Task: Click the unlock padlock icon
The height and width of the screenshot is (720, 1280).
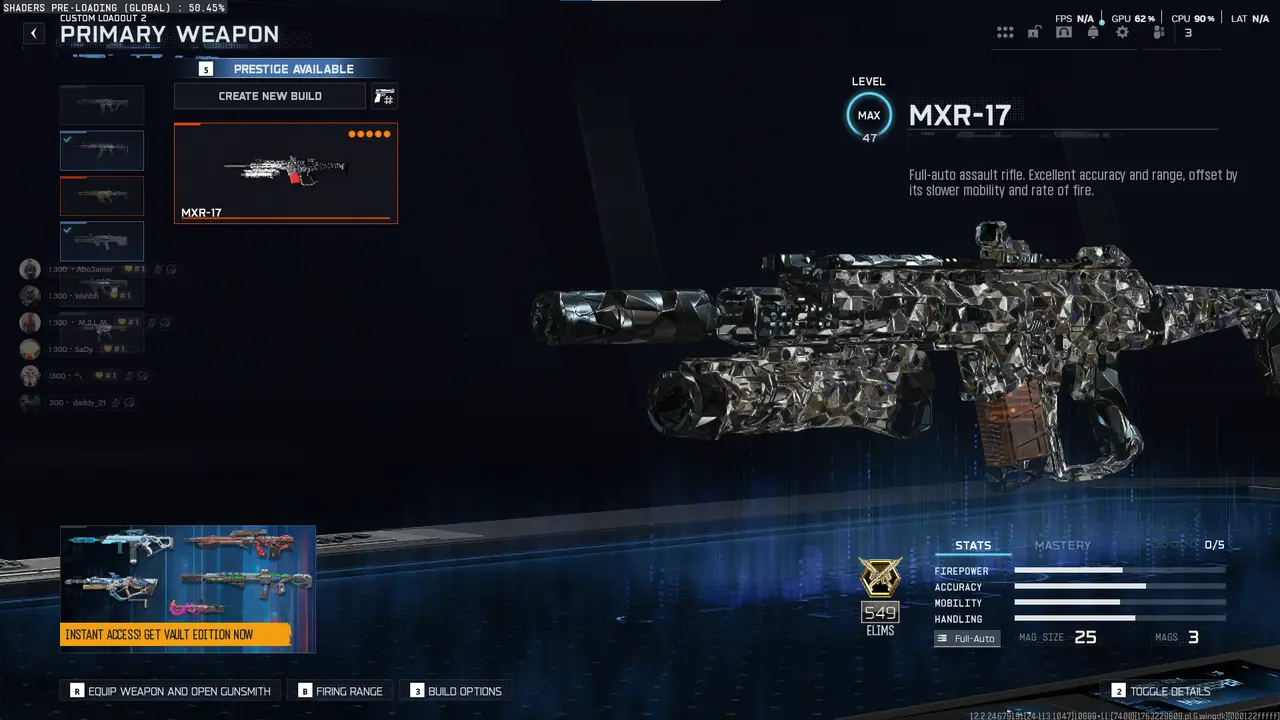Action: click(1033, 32)
